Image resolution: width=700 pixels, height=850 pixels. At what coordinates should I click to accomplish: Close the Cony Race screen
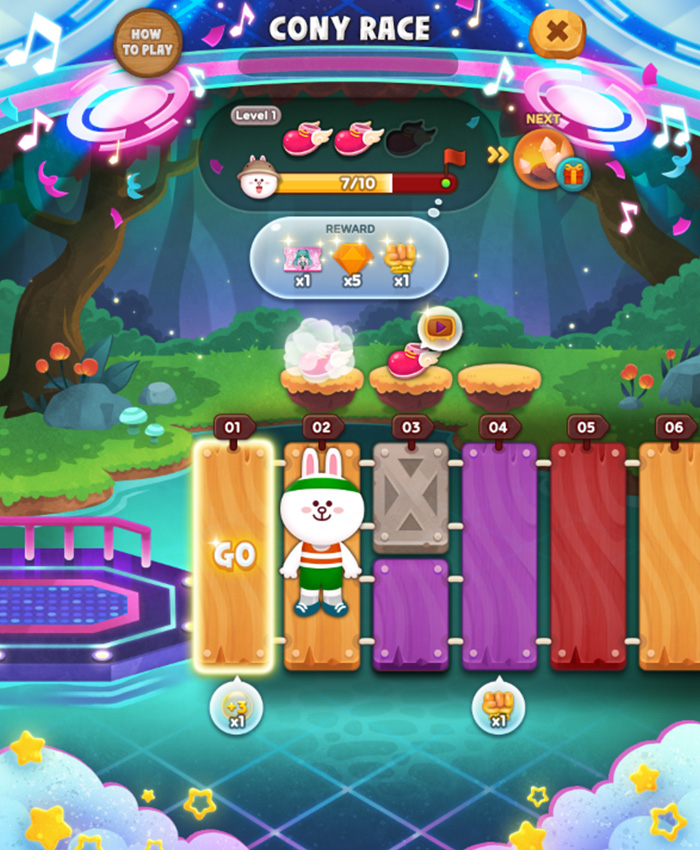coord(557,33)
